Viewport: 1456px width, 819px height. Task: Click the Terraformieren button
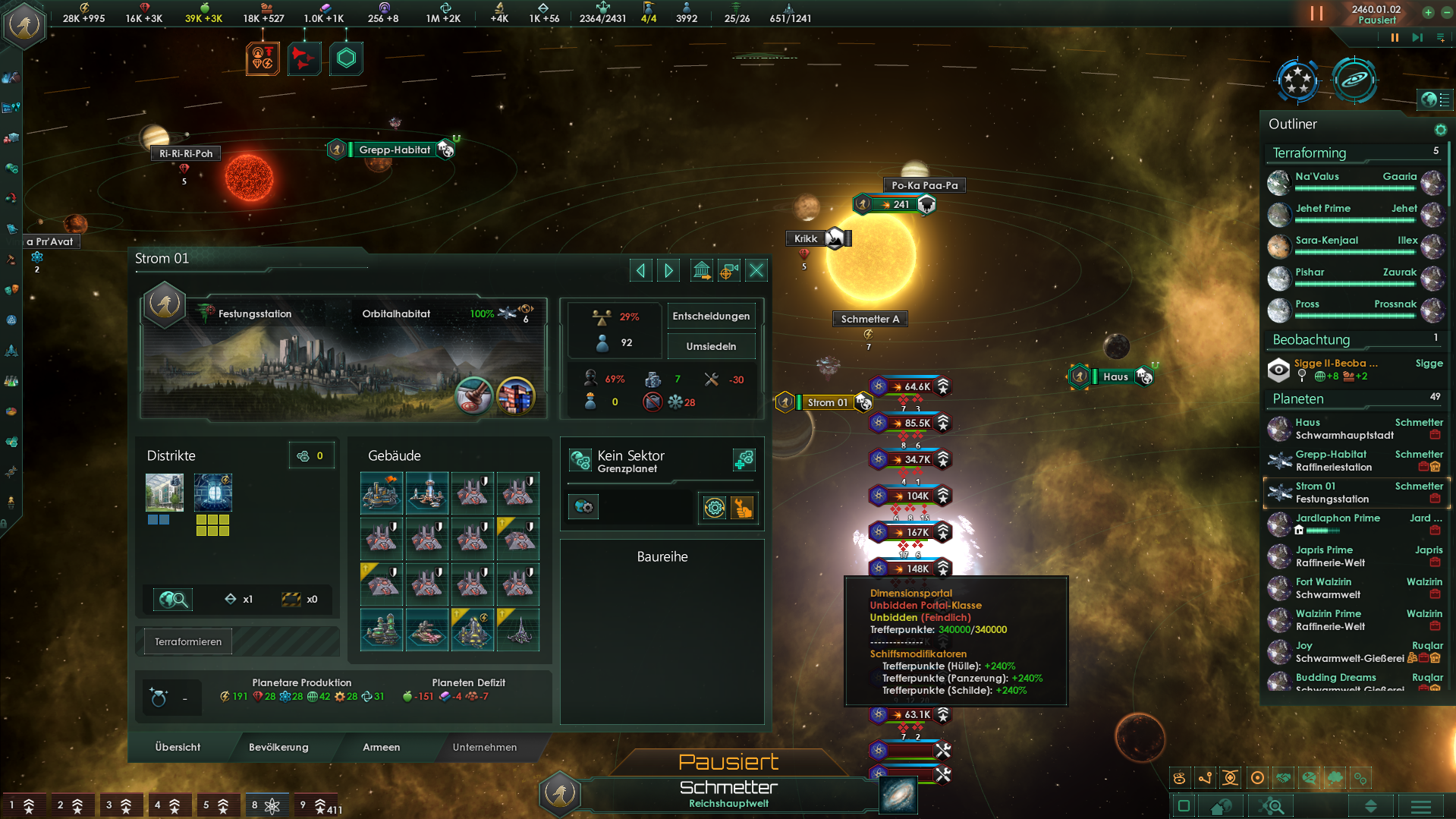coord(187,641)
